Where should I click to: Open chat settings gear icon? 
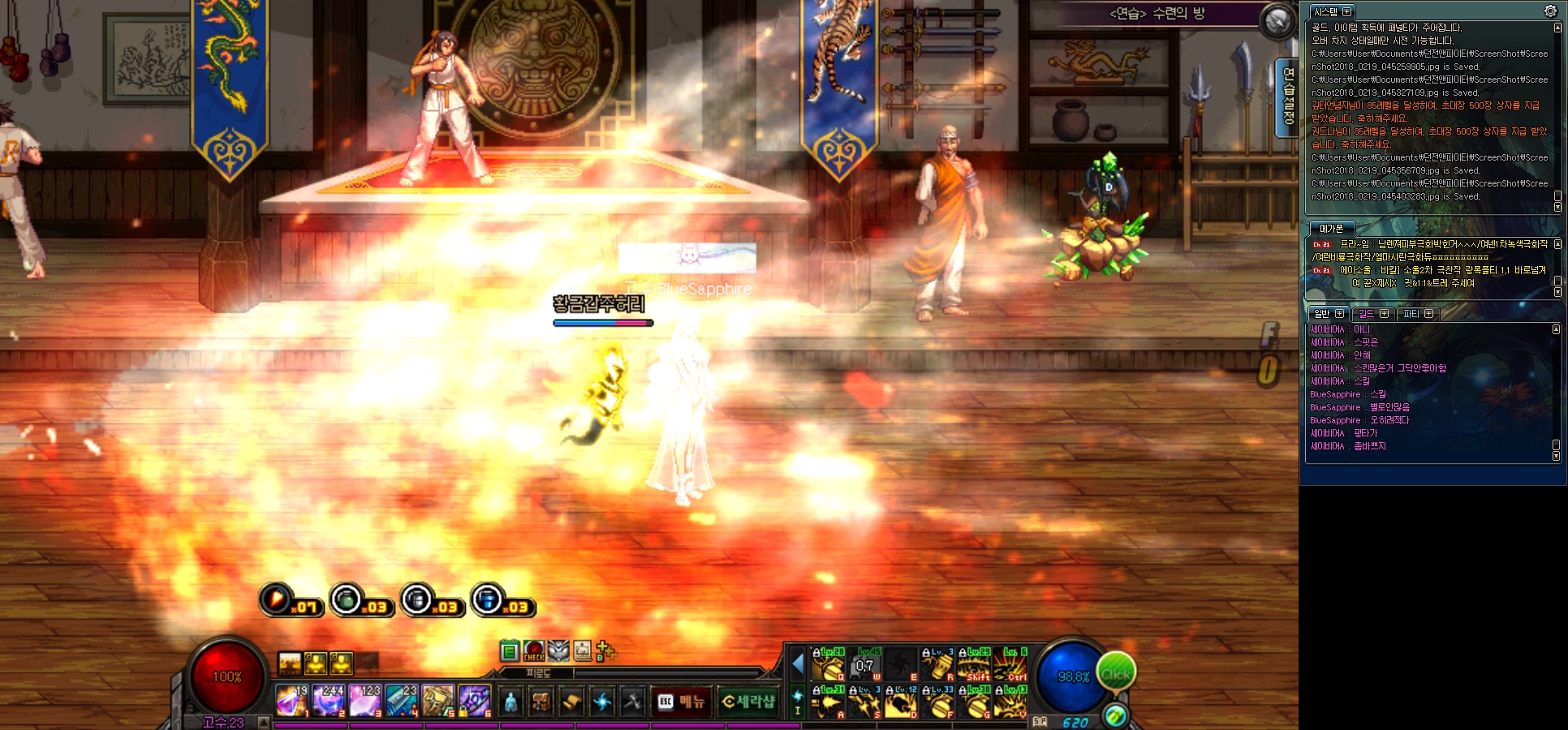(x=1550, y=11)
